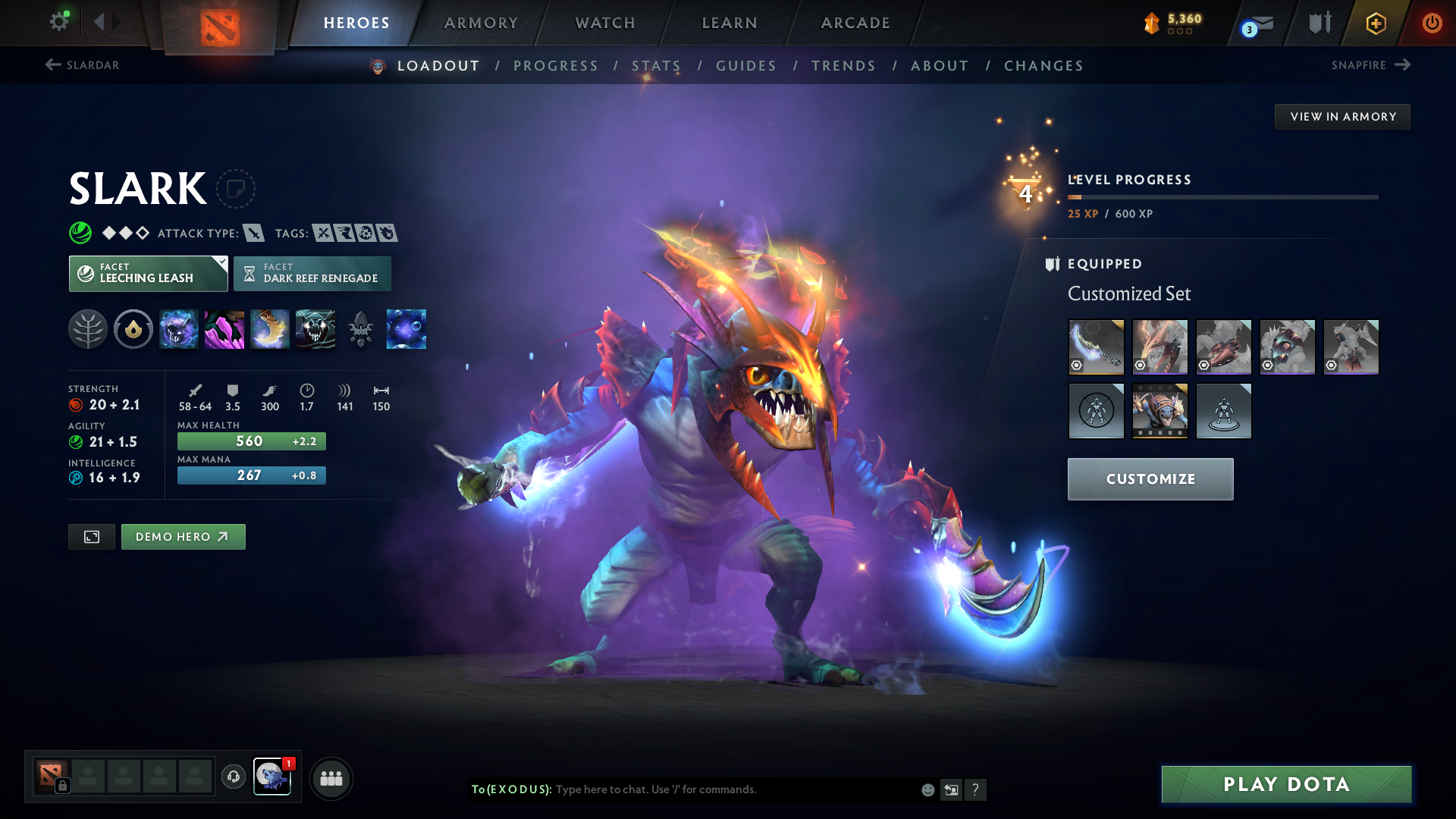
Task: Switch to the Armory tab
Action: coord(481,23)
